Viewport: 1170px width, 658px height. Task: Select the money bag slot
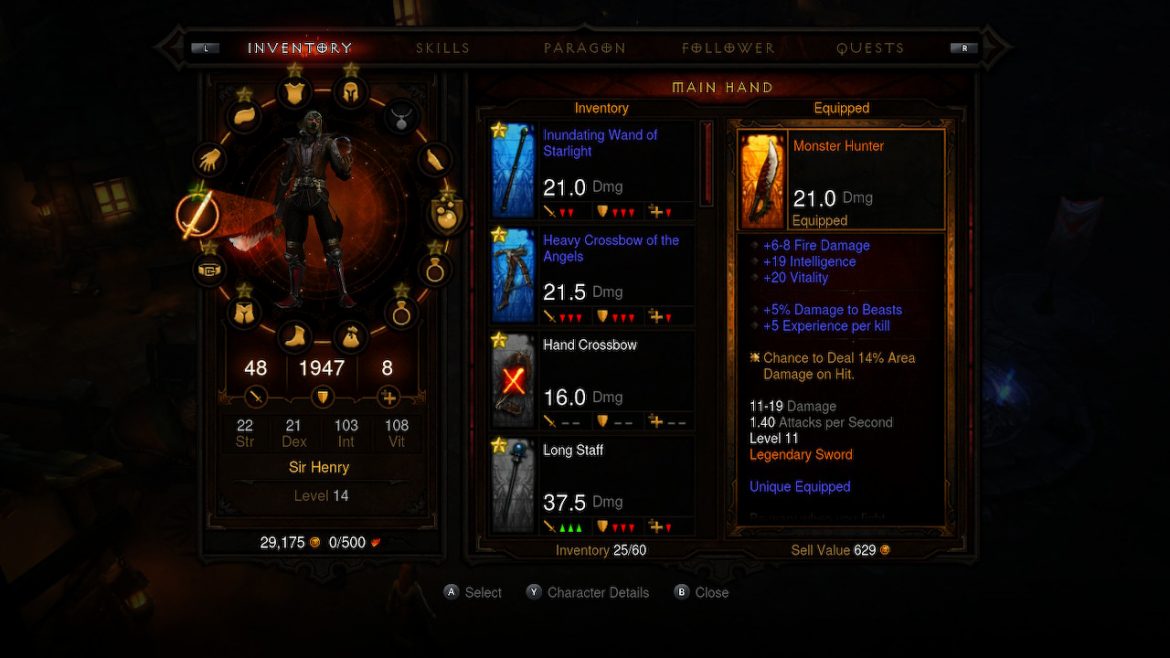(x=350, y=336)
